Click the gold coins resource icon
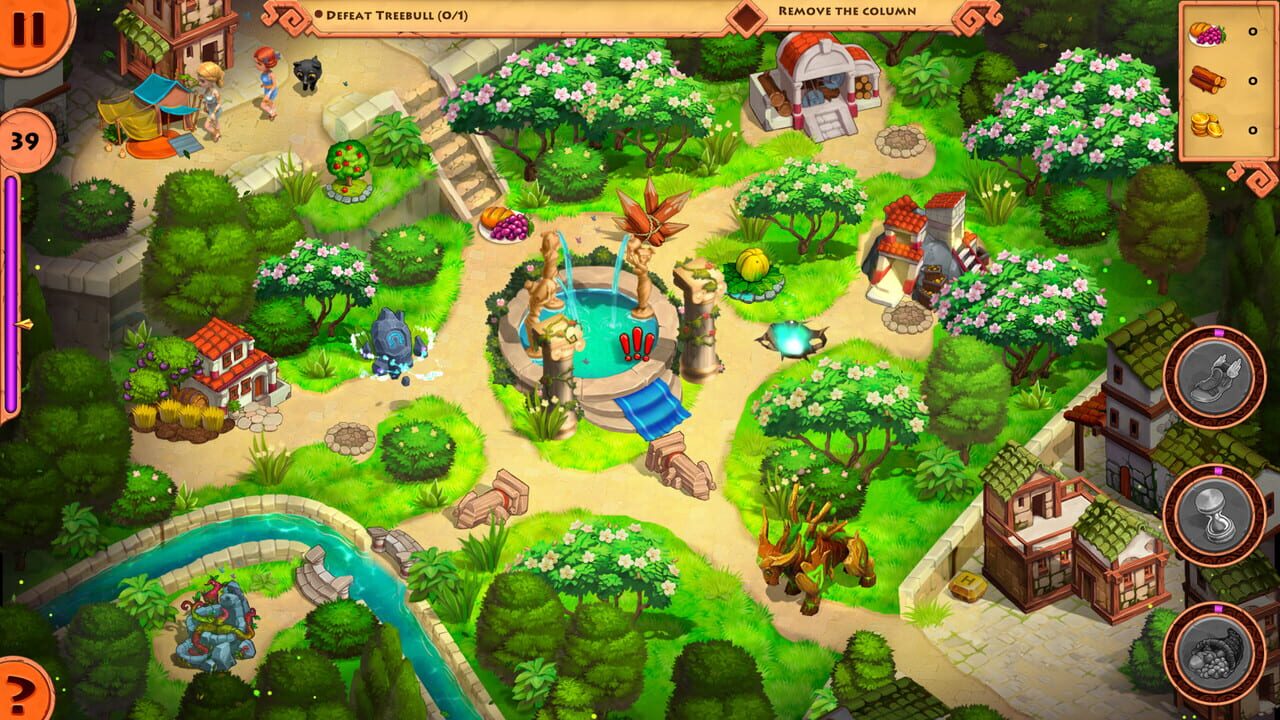Screen dimensions: 1280x720 (x=1207, y=126)
